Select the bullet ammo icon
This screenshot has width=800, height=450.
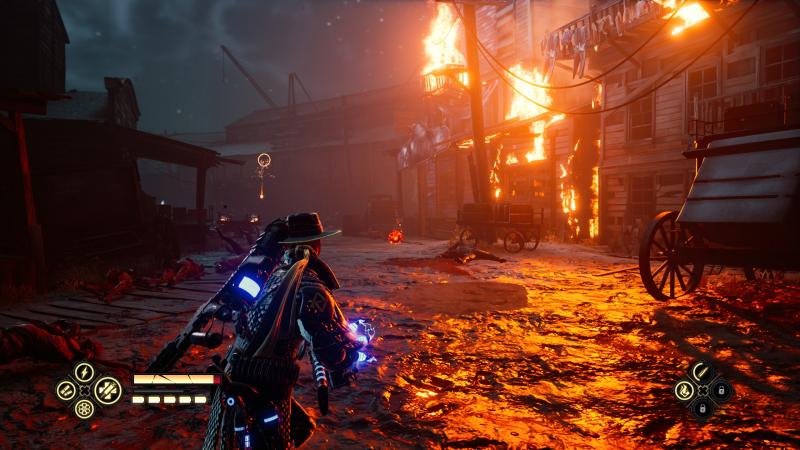point(702,372)
